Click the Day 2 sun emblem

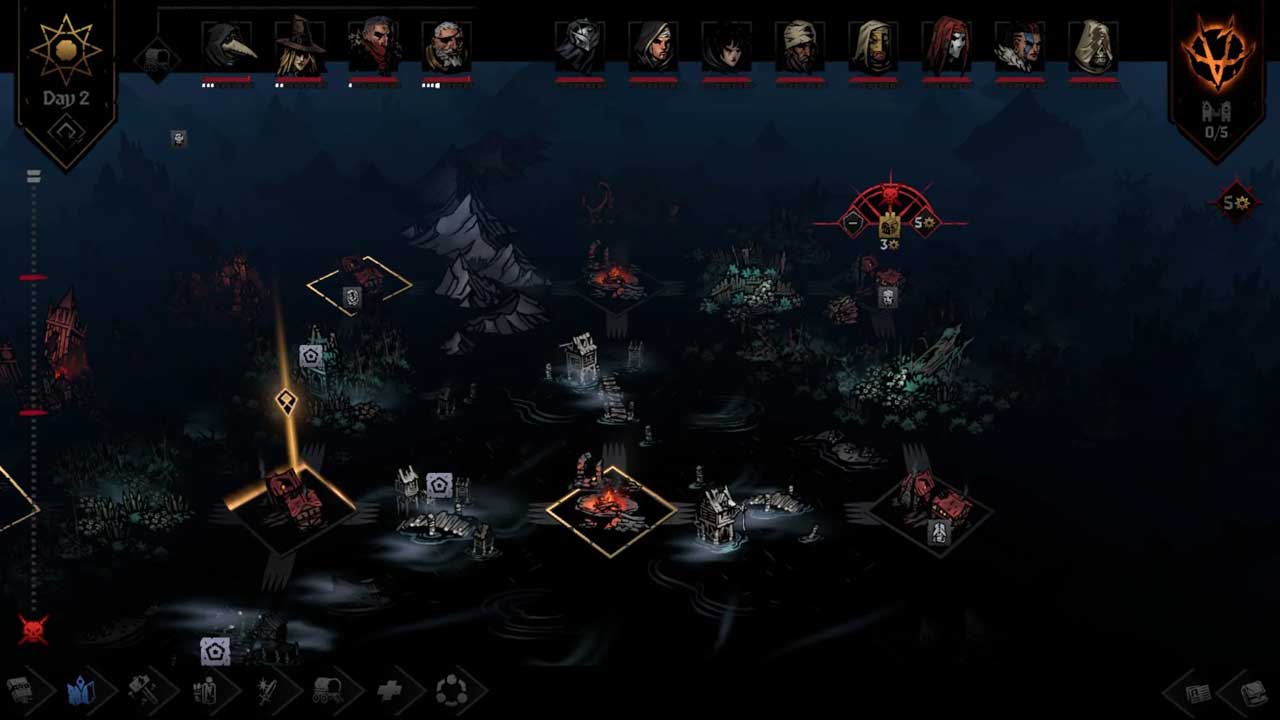click(66, 48)
